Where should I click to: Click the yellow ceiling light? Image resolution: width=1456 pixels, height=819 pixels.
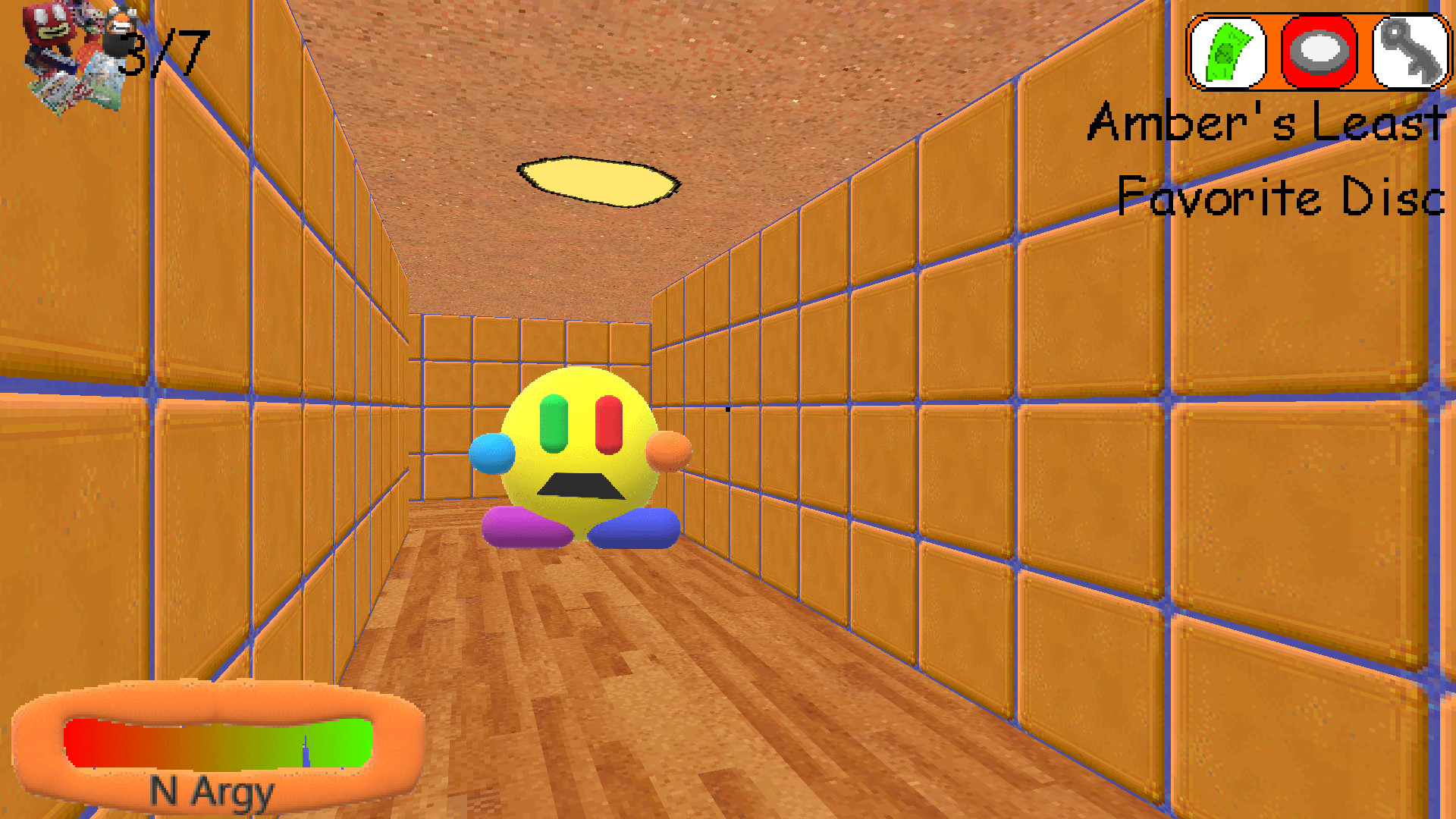point(599,180)
